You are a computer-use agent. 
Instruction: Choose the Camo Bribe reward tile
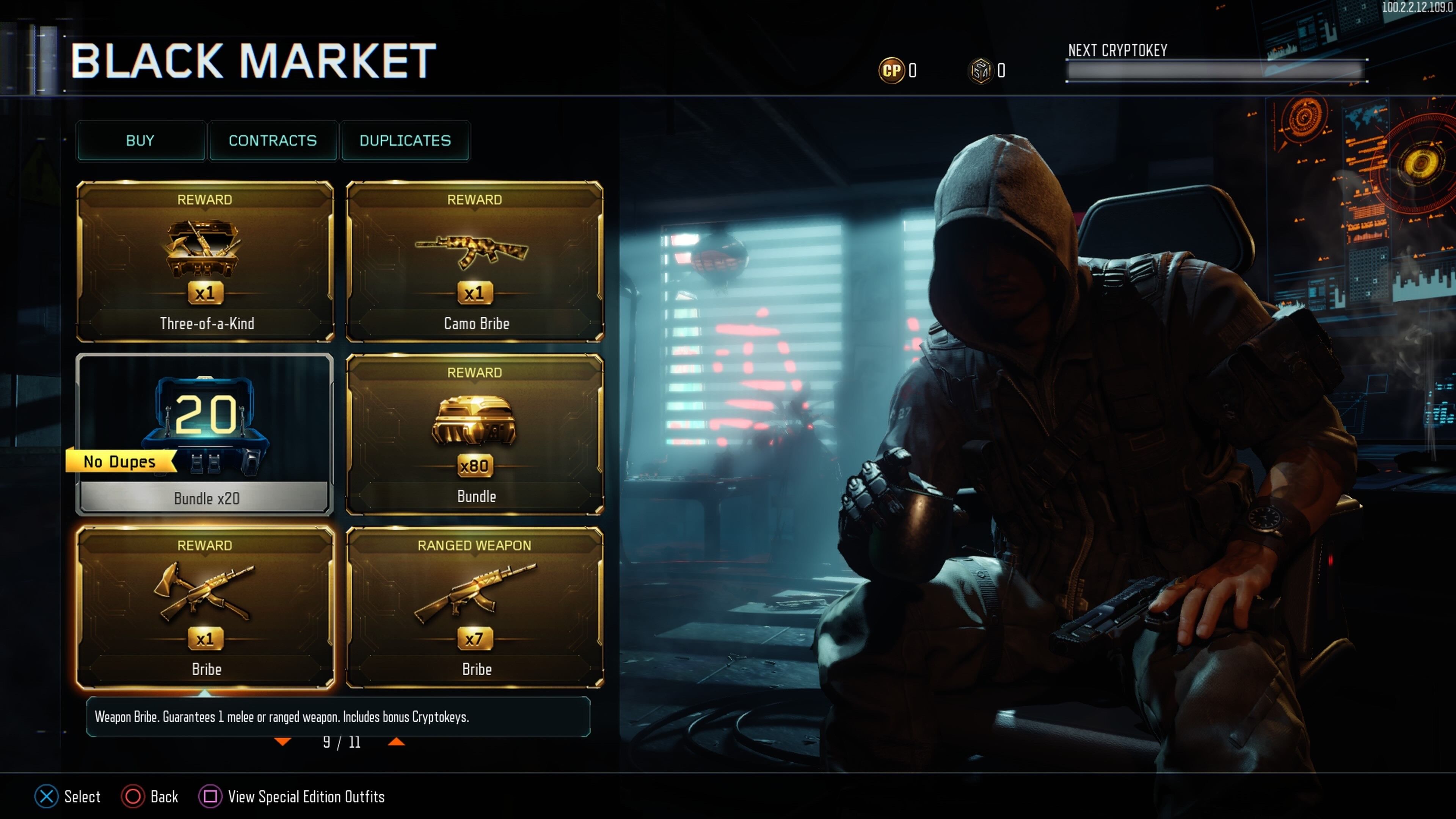pos(474,261)
